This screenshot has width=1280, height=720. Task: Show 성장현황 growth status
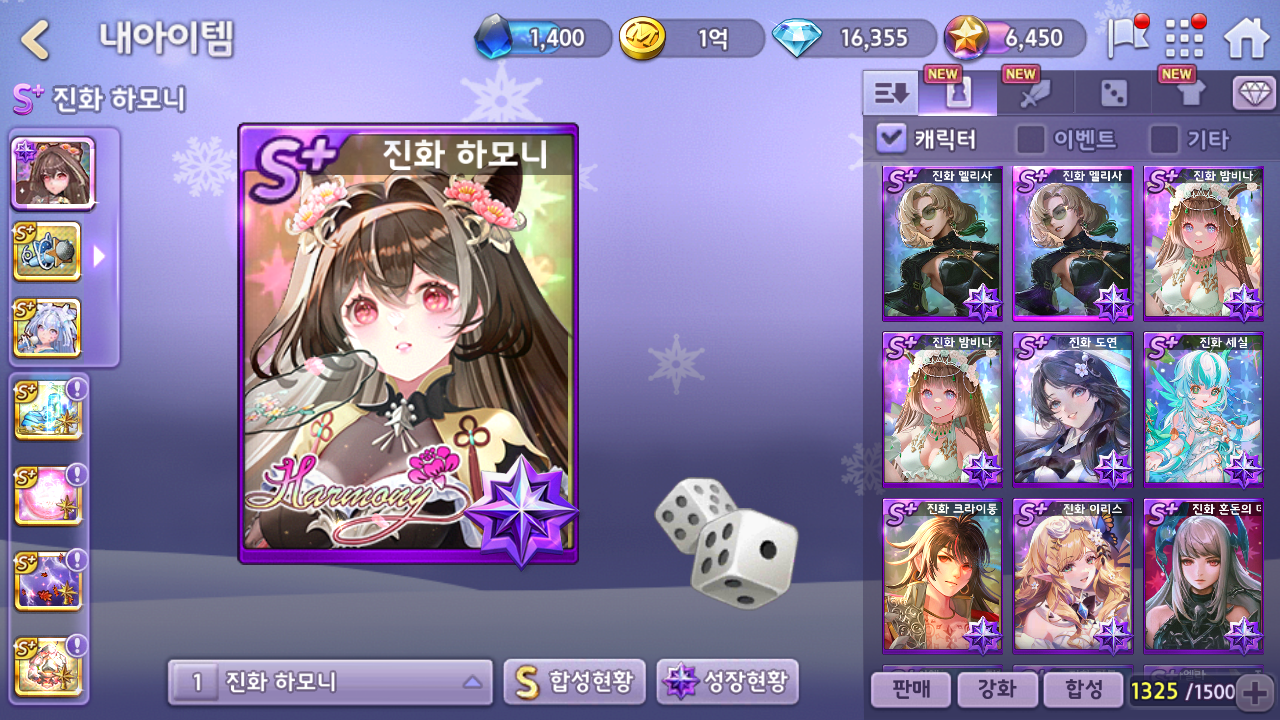pos(727,682)
